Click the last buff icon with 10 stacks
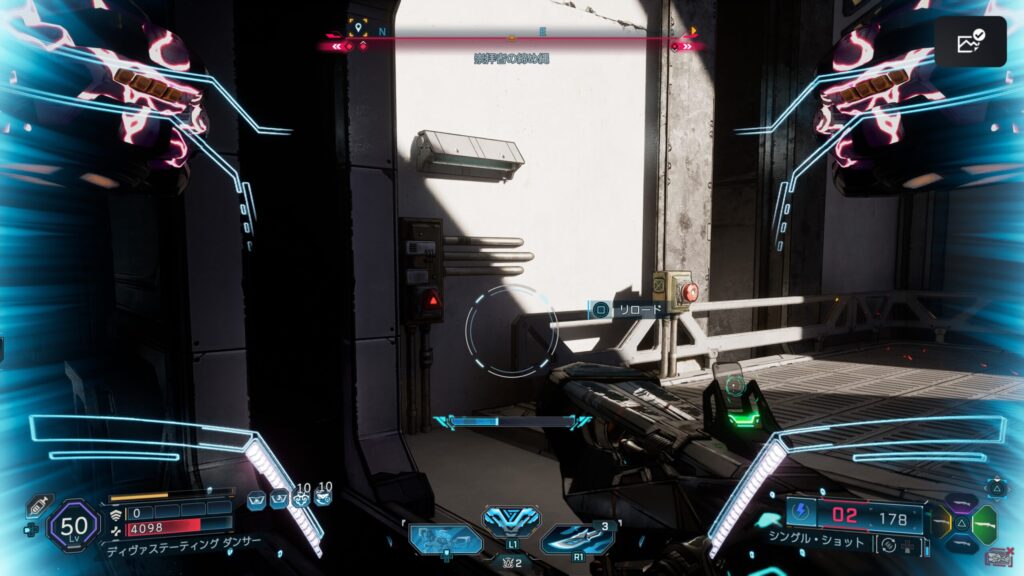This screenshot has height=576, width=1024. tap(323, 496)
